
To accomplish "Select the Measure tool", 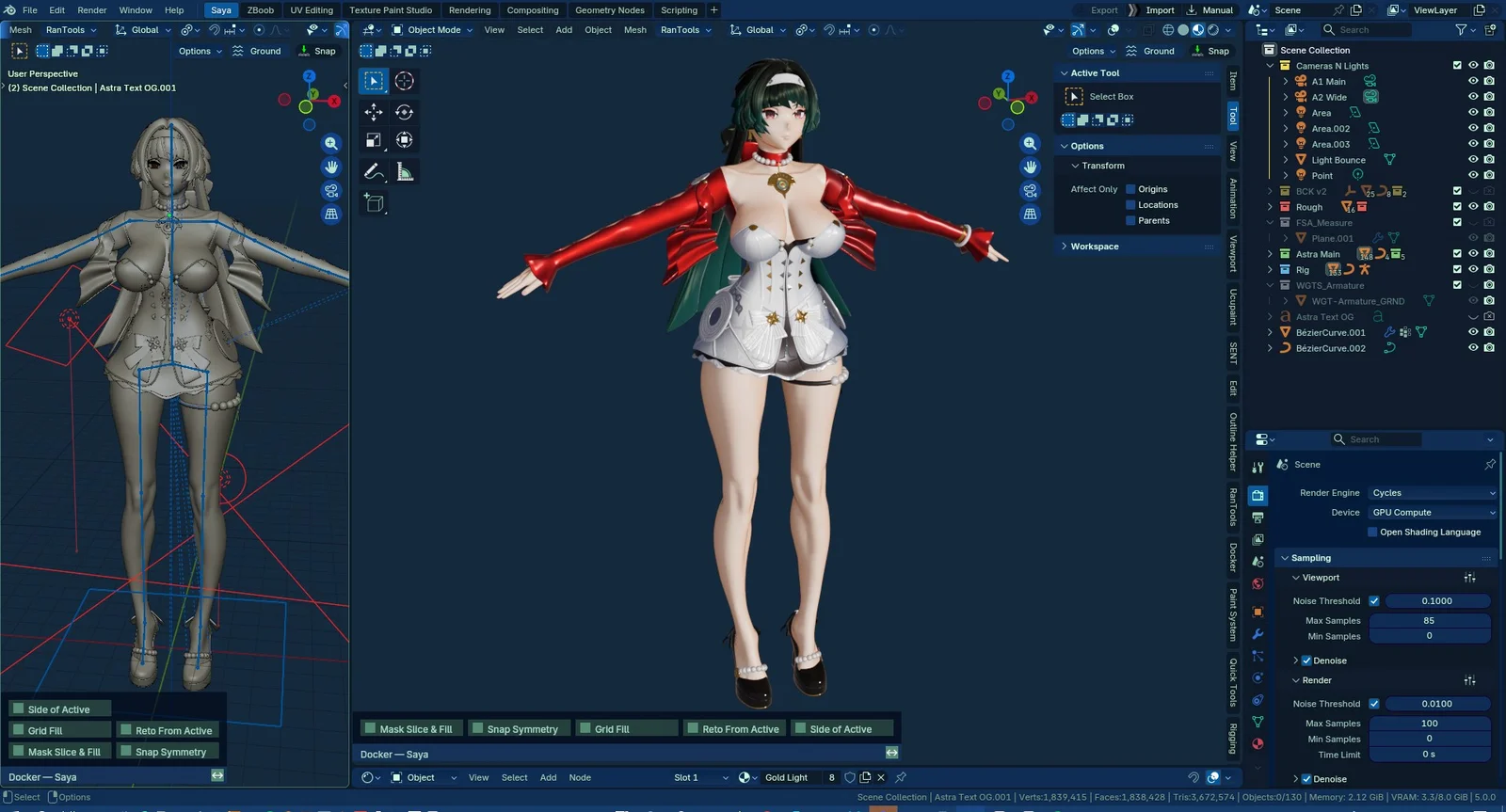I will tap(404, 171).
